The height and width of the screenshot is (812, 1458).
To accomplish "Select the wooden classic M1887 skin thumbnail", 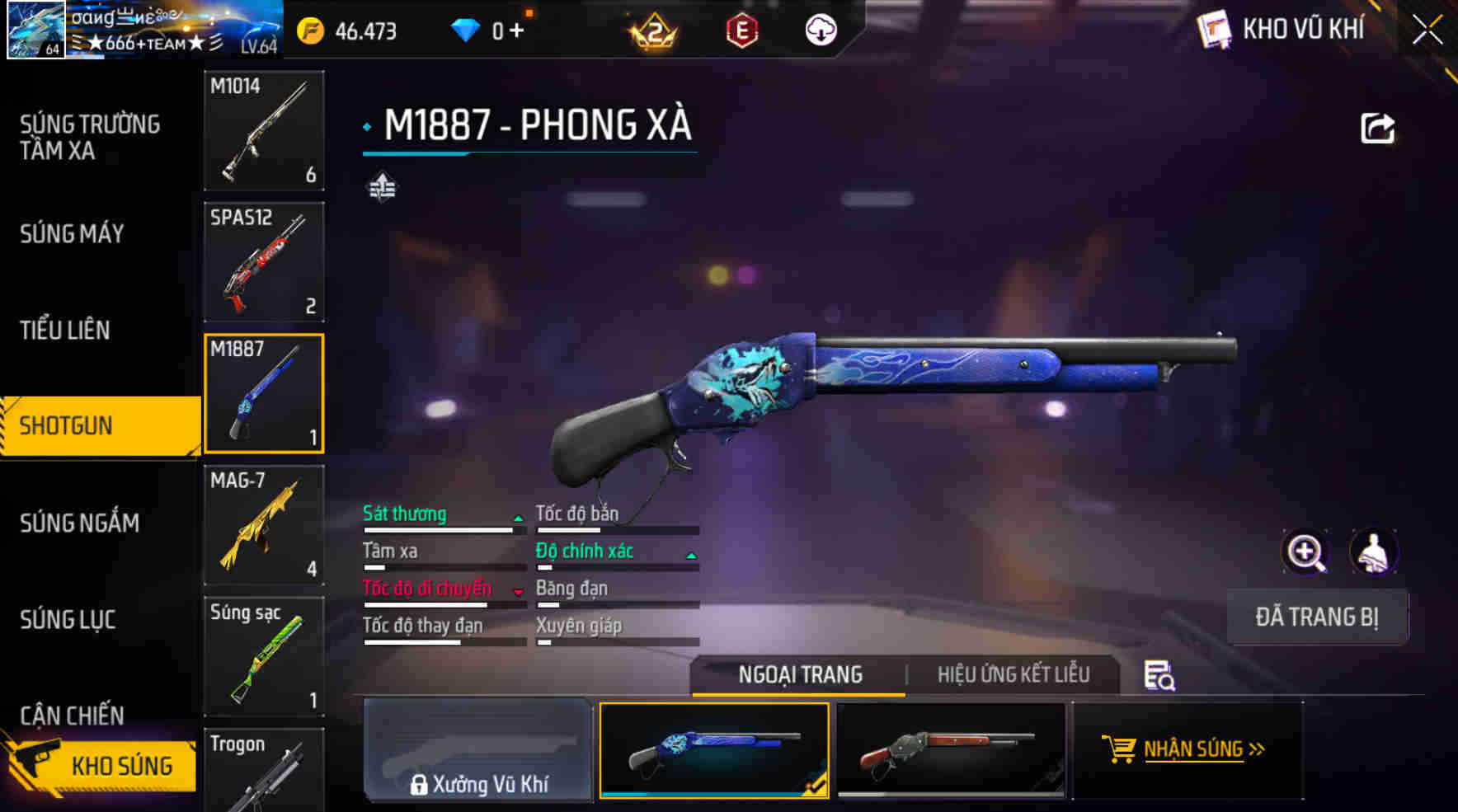I will click(950, 752).
